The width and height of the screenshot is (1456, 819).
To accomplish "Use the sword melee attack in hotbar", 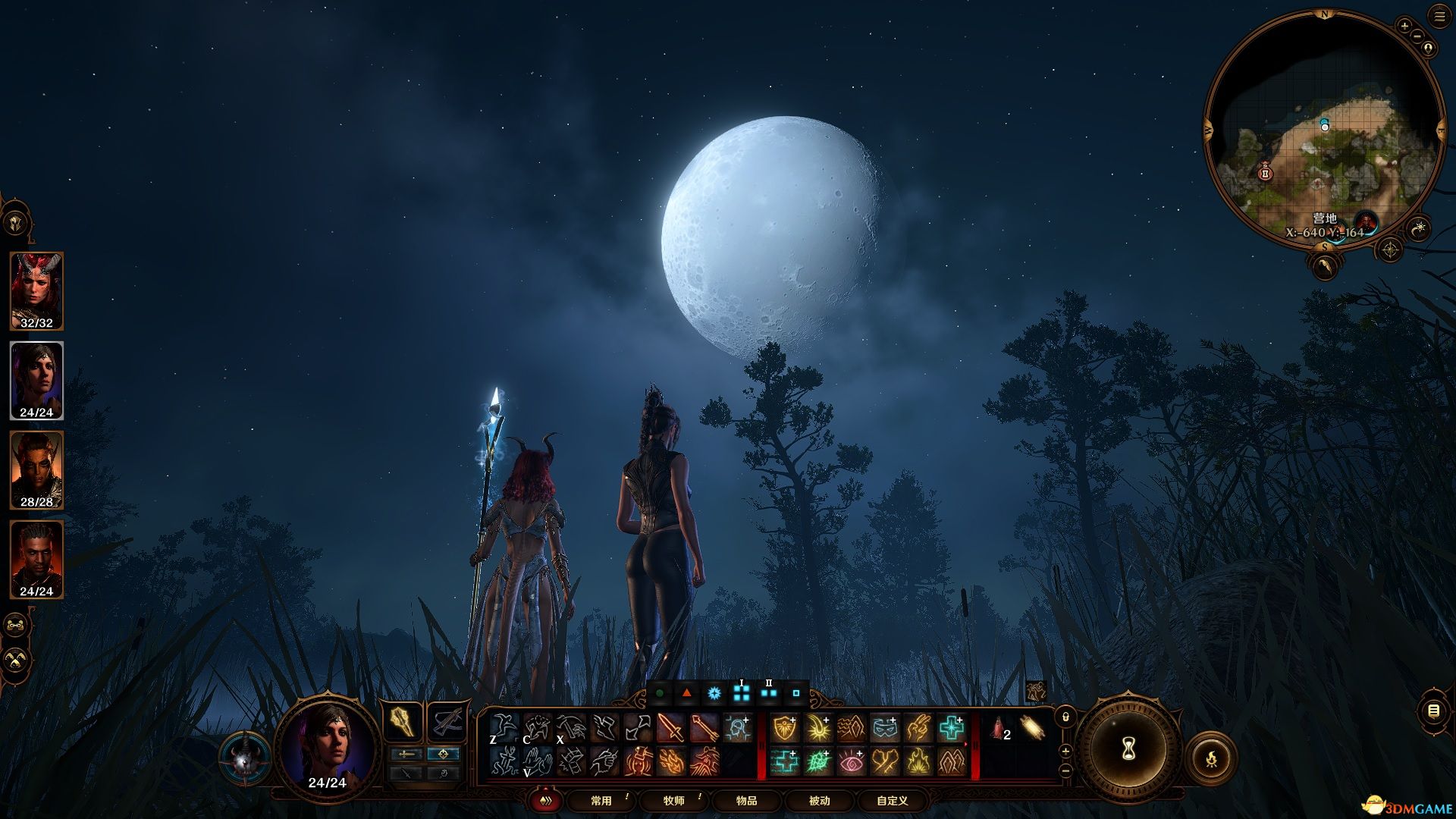I will coord(670,729).
